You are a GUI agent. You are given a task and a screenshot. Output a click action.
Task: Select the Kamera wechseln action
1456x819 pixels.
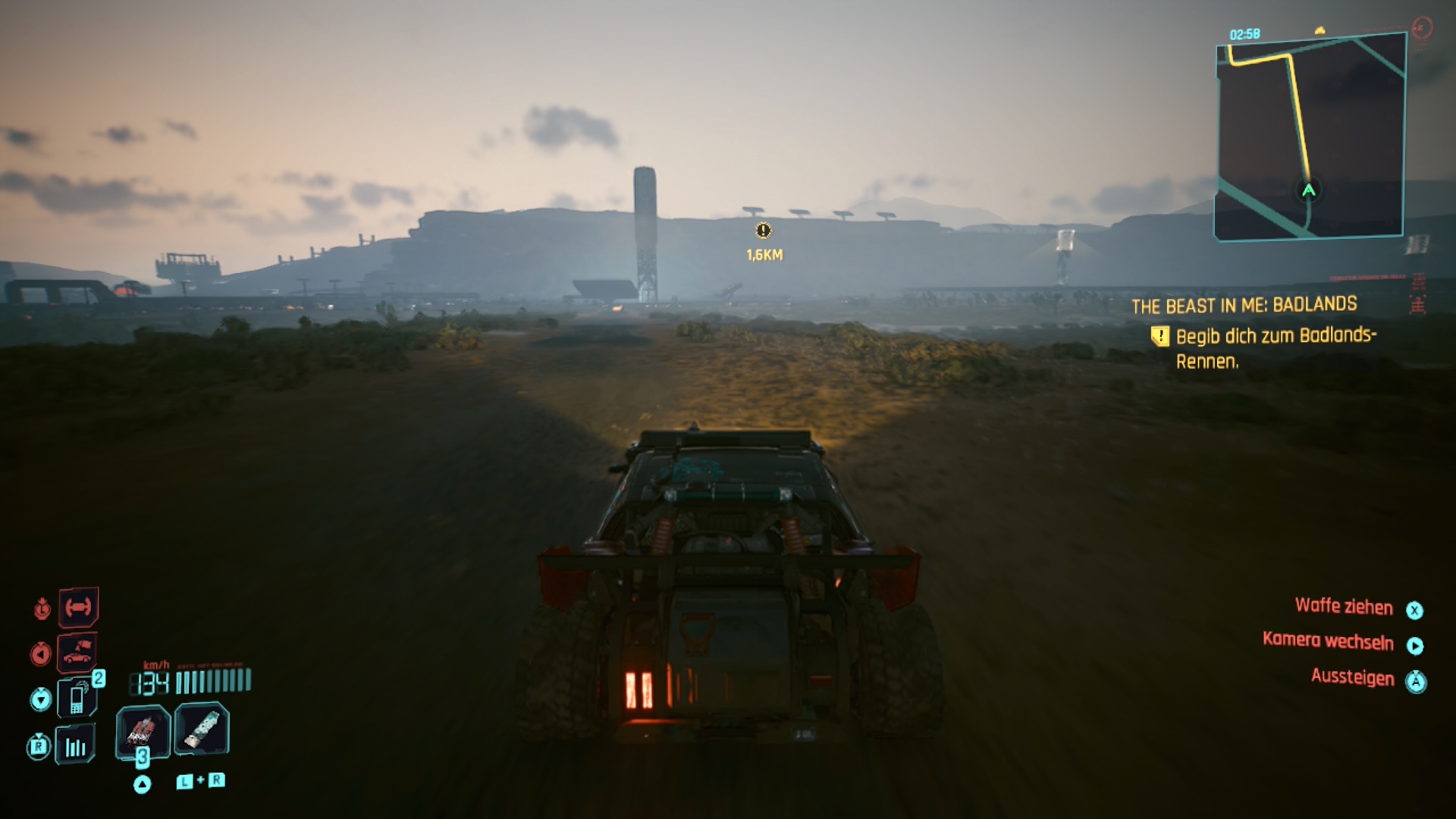coord(1328,642)
